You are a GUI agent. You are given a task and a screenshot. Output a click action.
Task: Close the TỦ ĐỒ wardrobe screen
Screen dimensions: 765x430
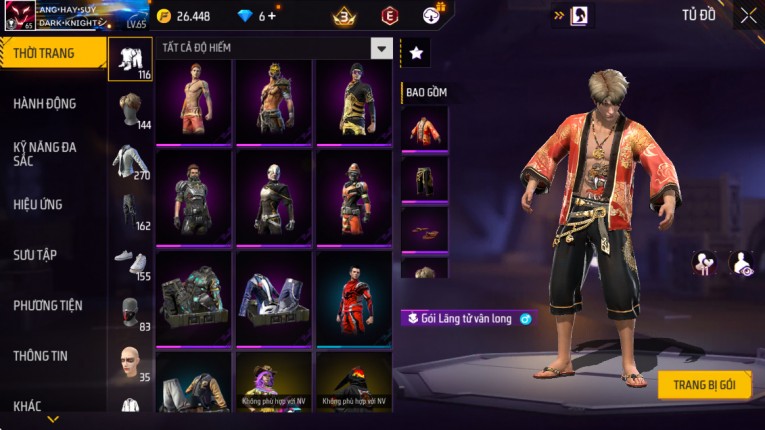point(748,15)
